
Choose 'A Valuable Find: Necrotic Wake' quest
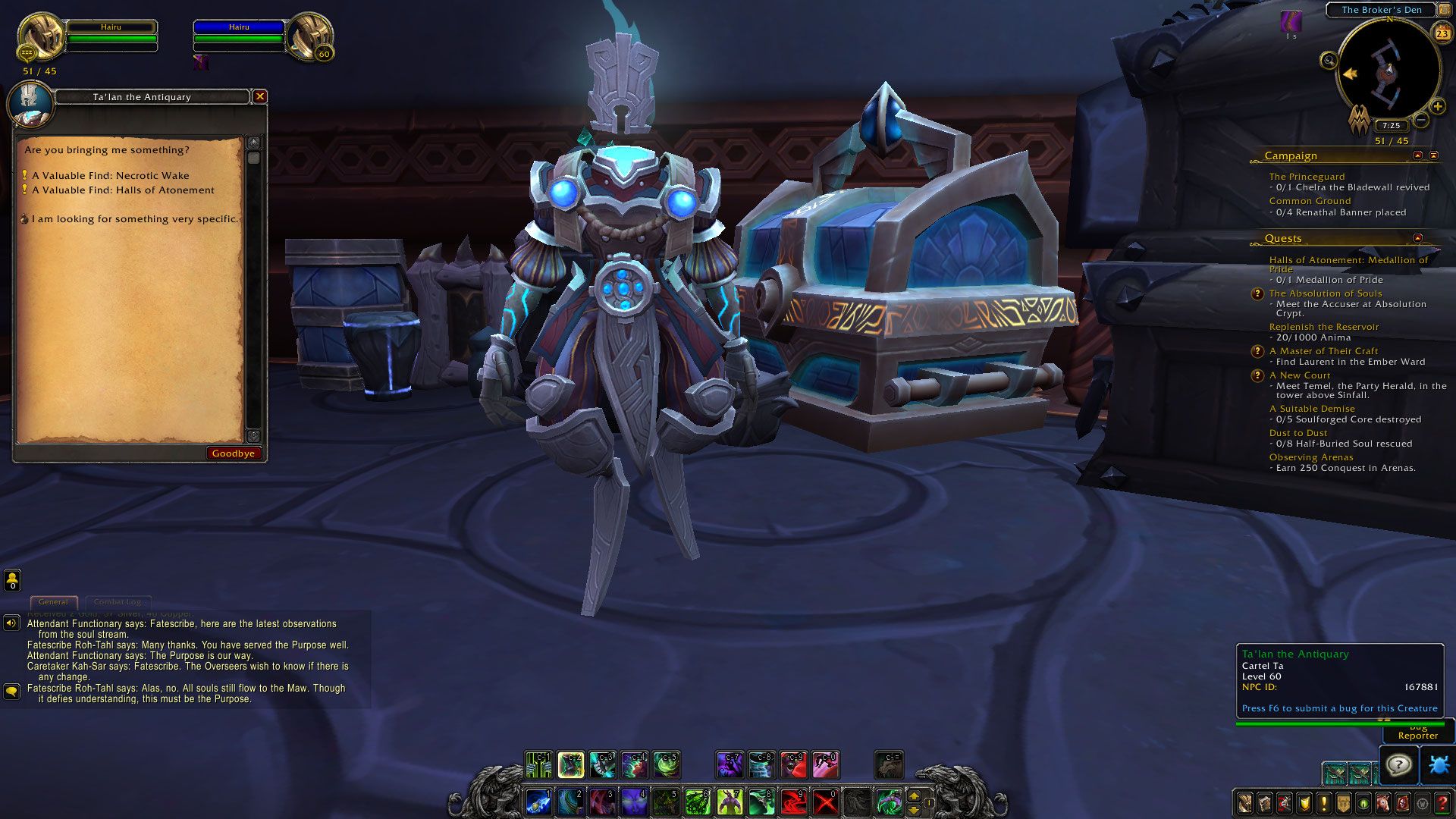111,175
